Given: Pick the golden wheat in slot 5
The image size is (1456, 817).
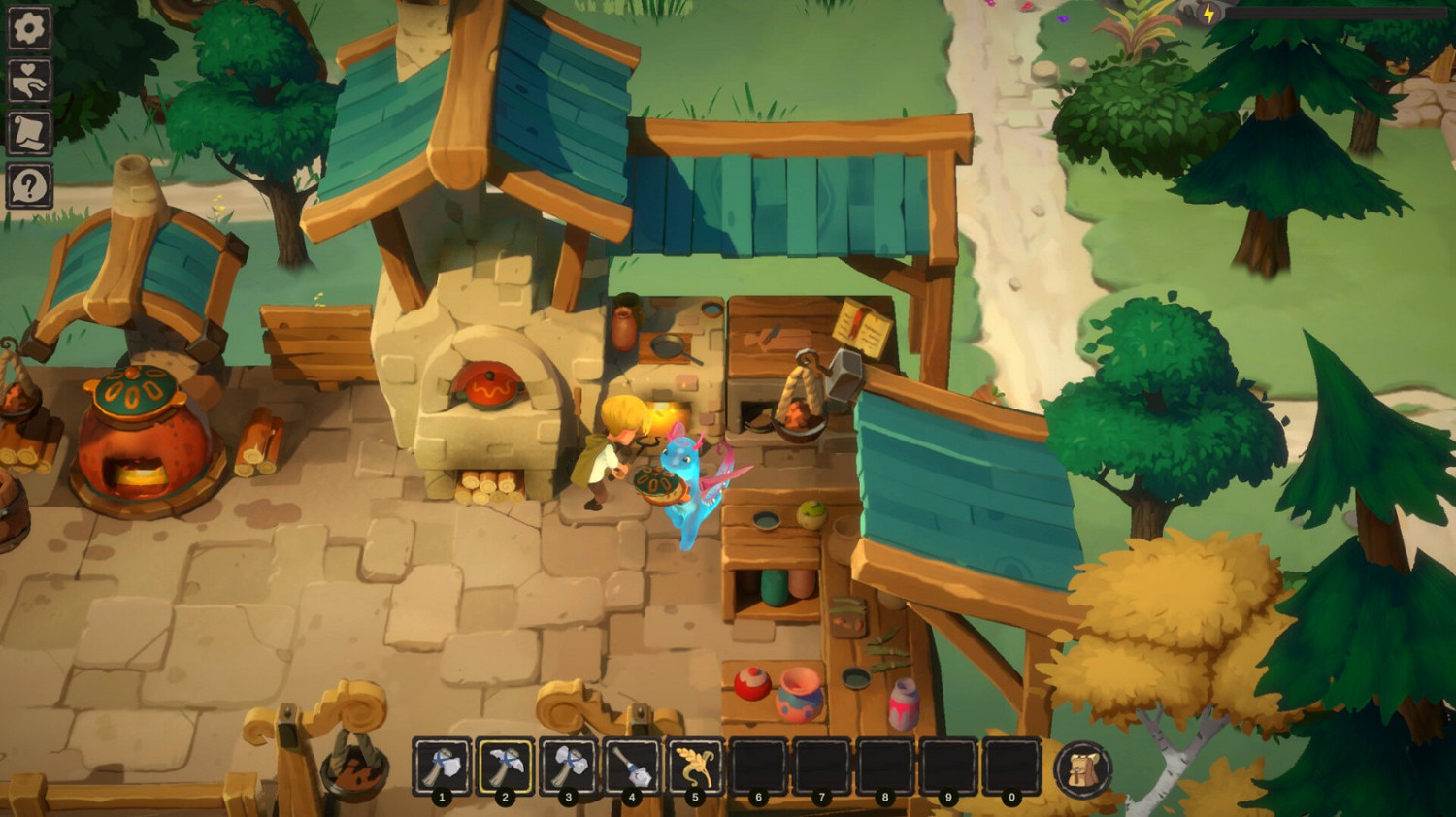Looking at the screenshot, I should tap(695, 767).
